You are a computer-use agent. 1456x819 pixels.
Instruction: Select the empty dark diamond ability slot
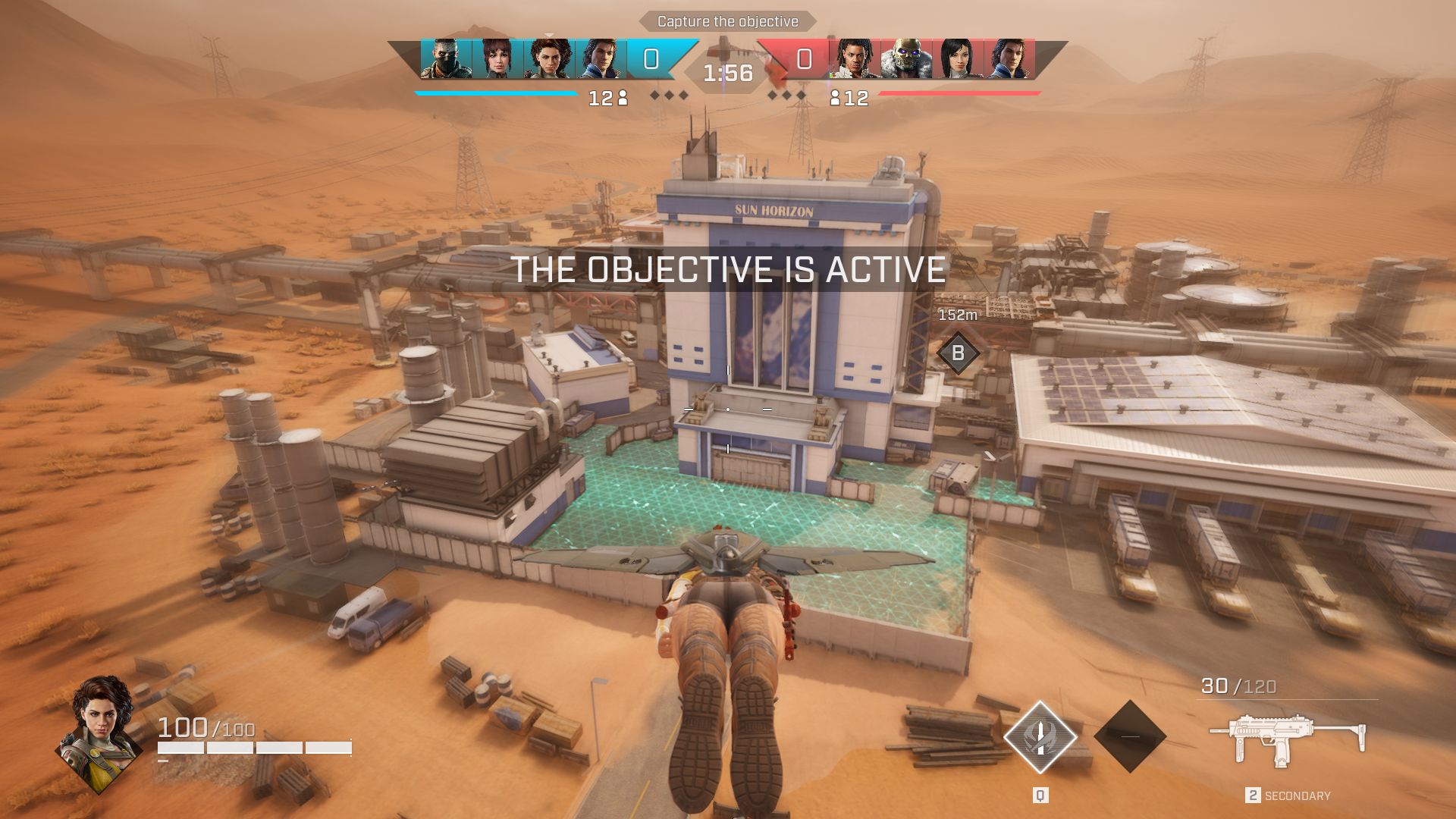(x=1130, y=736)
